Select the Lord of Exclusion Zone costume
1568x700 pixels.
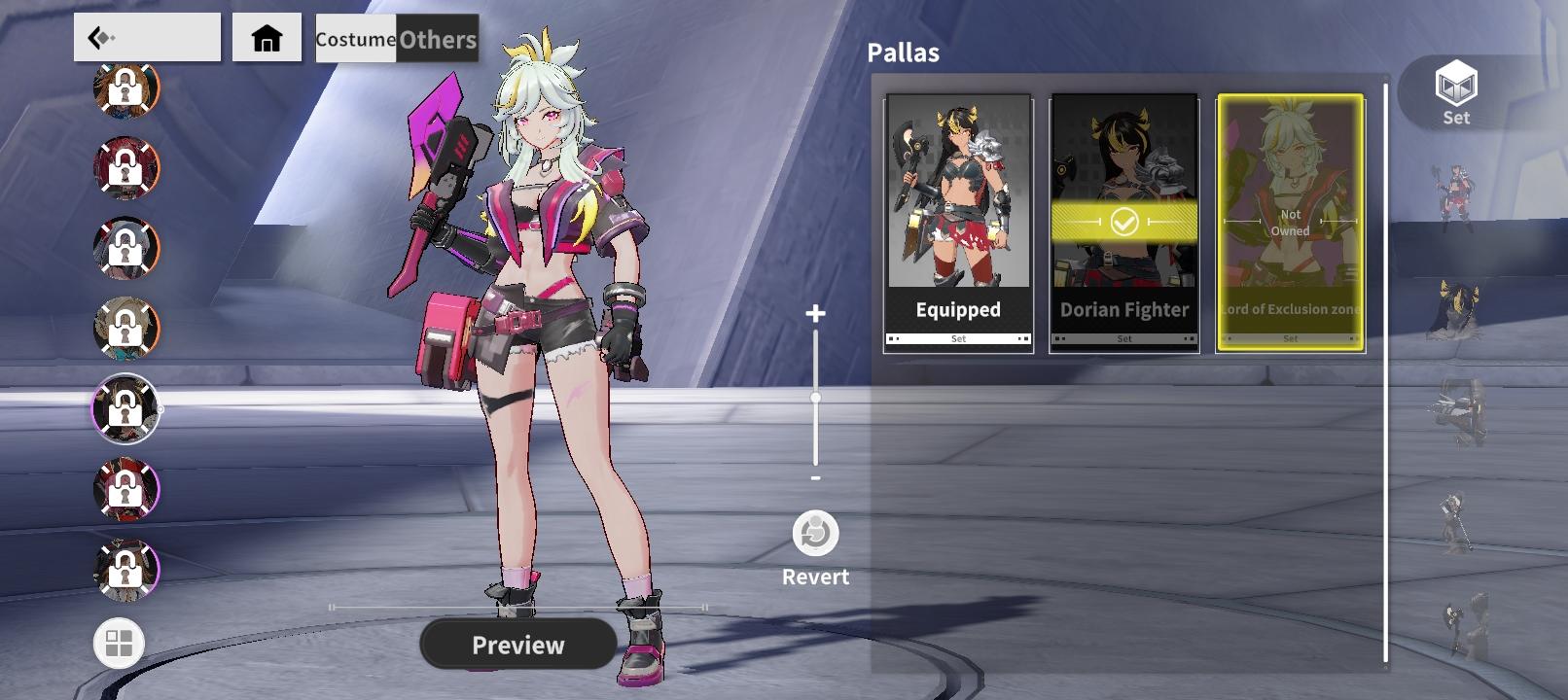pos(1290,223)
